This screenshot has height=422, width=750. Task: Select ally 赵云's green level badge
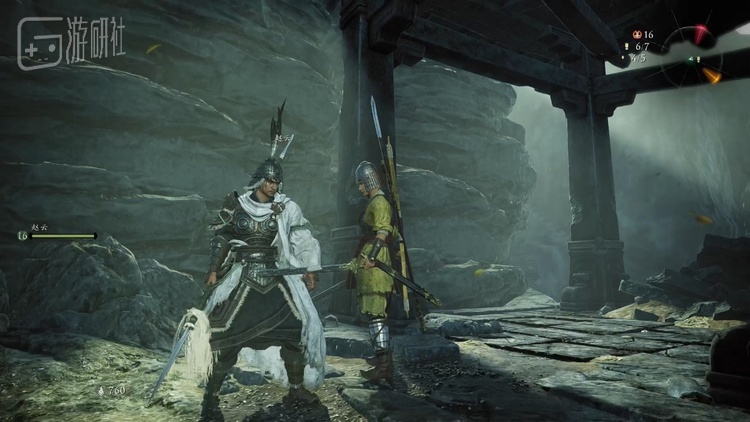pyautogui.click(x=22, y=236)
